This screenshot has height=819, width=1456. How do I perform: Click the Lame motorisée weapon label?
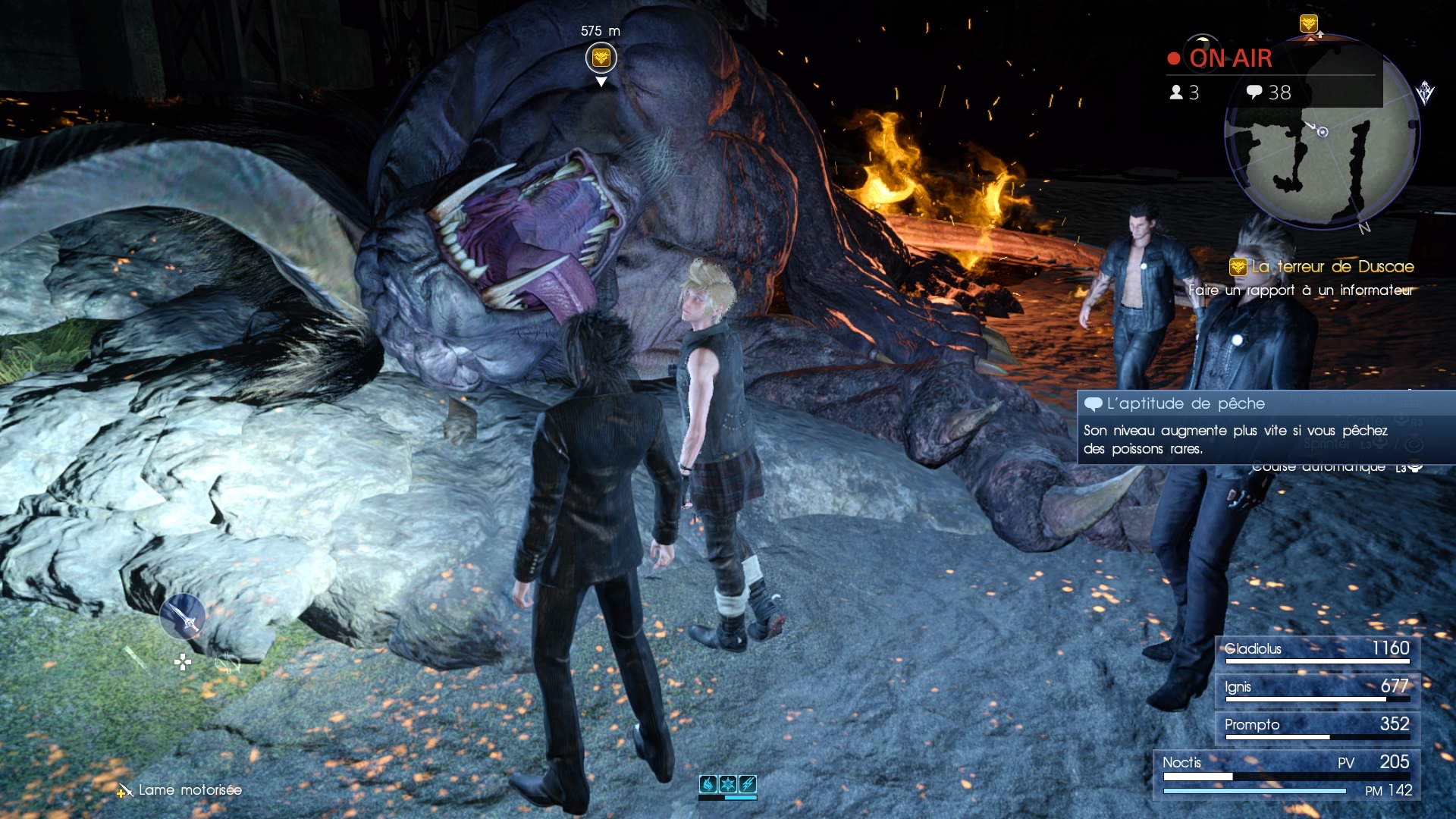tap(190, 790)
